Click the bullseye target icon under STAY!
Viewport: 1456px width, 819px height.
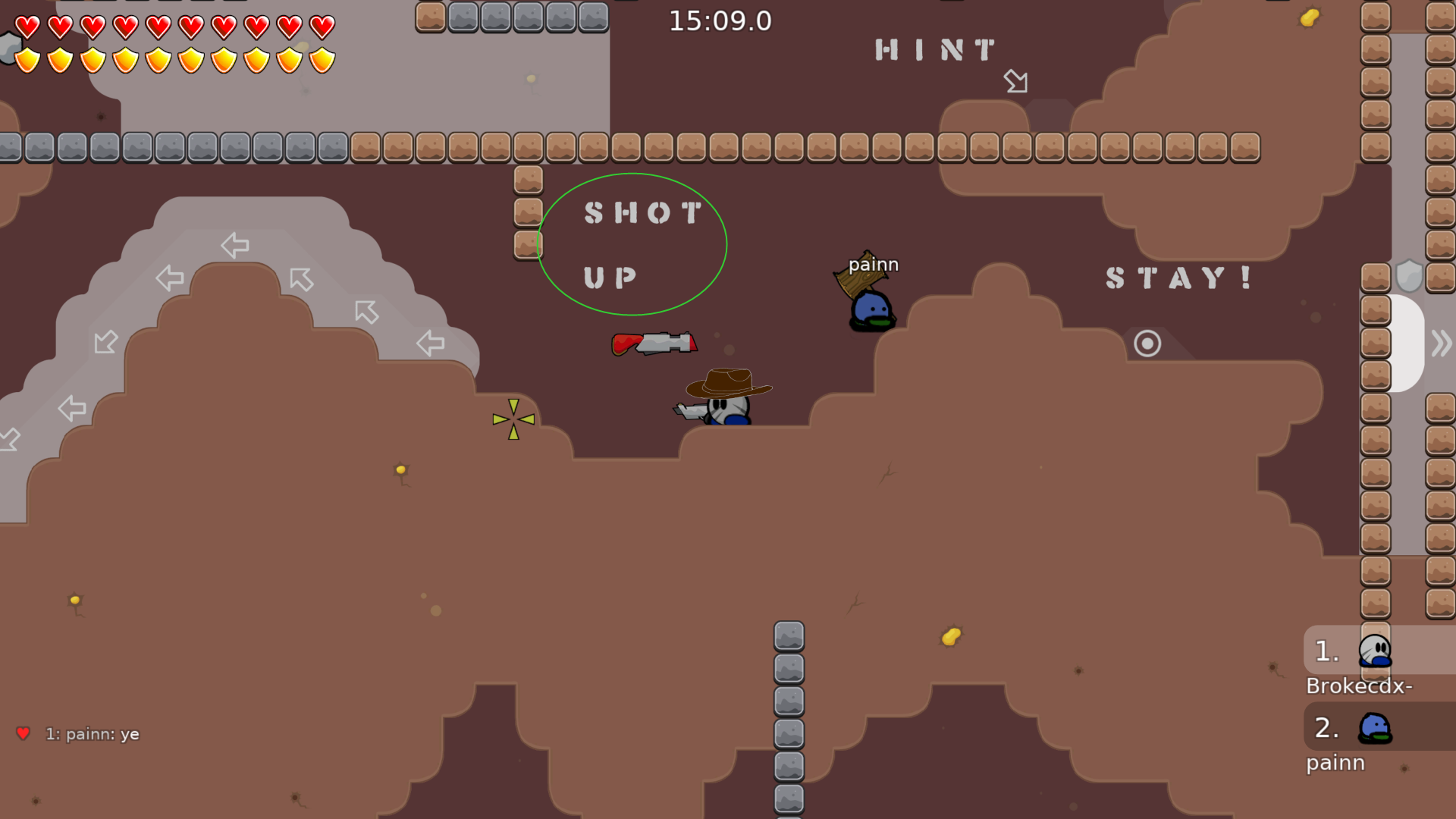pyautogui.click(x=1146, y=343)
